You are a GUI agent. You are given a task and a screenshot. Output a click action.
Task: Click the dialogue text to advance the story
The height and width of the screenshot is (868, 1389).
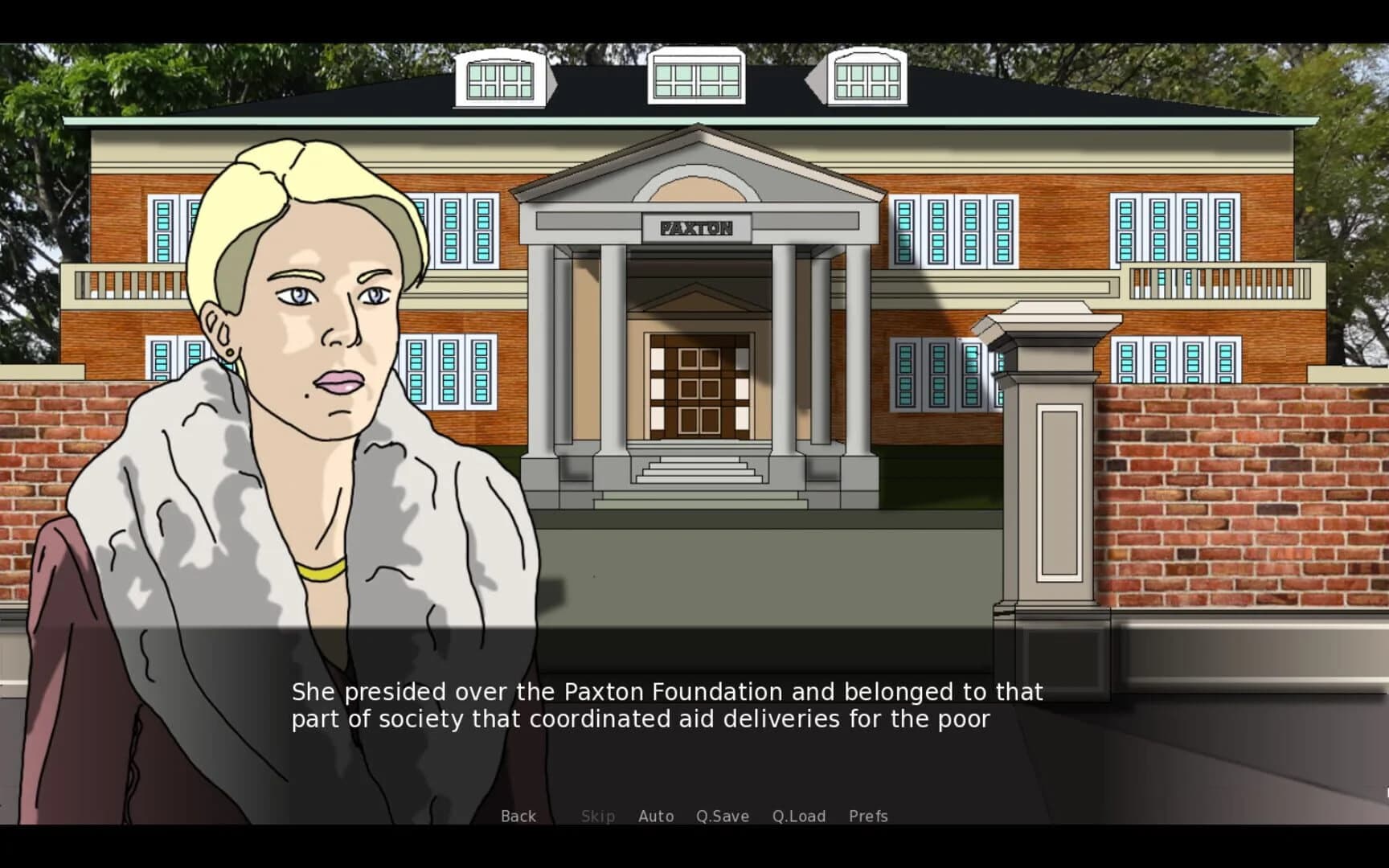click(x=667, y=706)
